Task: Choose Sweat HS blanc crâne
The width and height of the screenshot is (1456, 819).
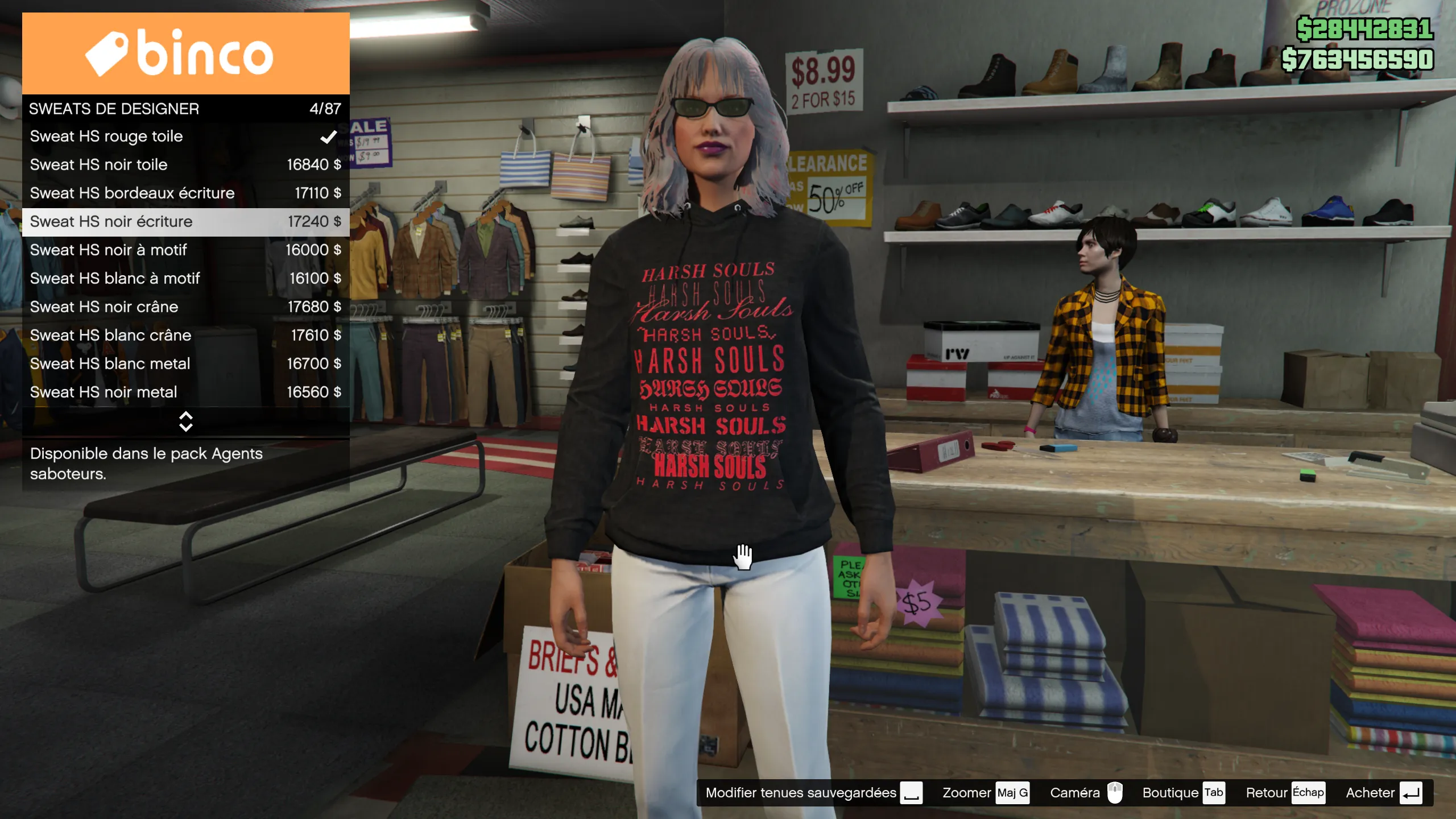Action: point(185,336)
